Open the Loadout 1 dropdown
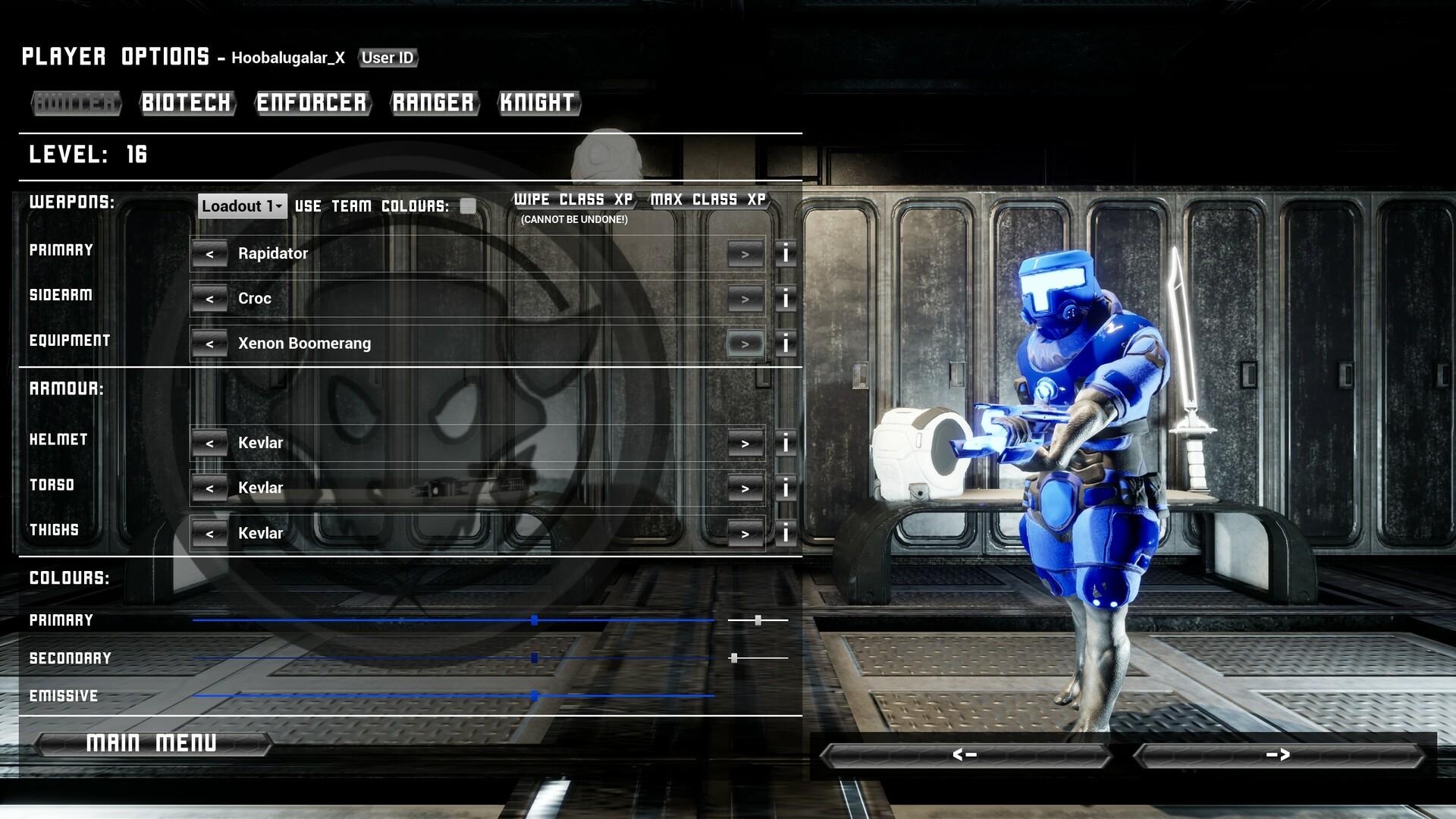 241,206
